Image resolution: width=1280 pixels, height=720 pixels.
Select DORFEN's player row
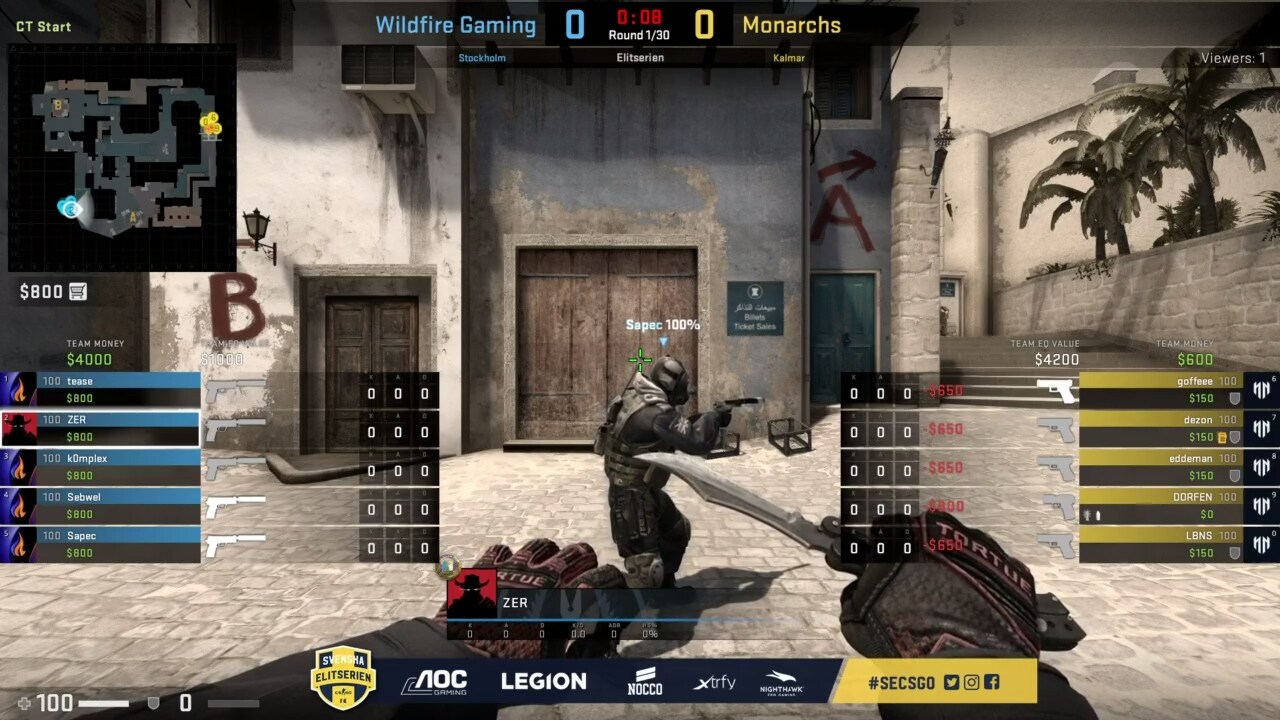(x=1160, y=505)
